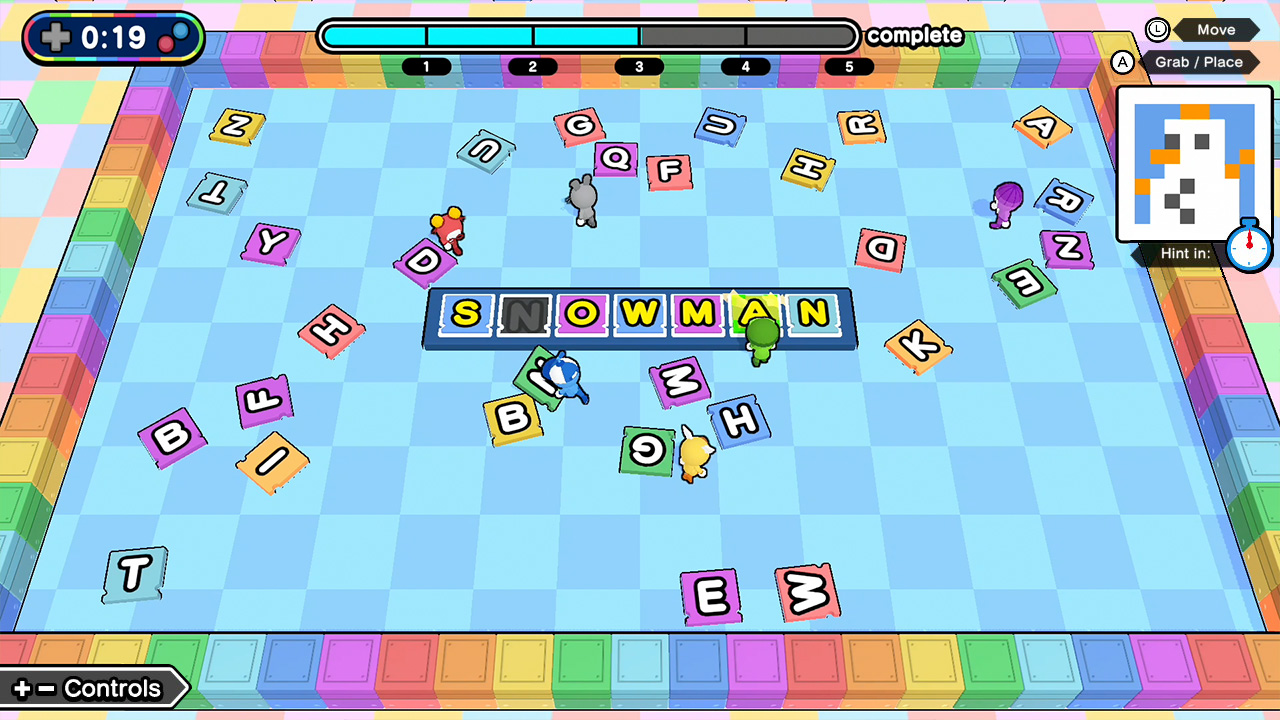Image resolution: width=1280 pixels, height=720 pixels.
Task: Click the A button Grab / Place icon
Action: point(1123,62)
